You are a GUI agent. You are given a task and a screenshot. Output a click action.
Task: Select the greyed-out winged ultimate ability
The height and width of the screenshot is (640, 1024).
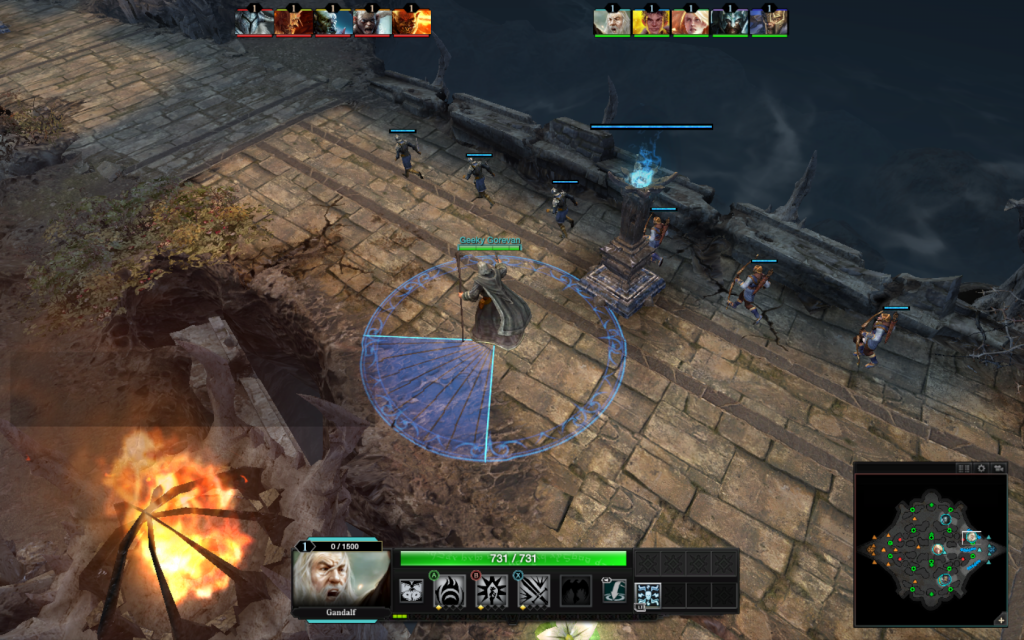575,591
